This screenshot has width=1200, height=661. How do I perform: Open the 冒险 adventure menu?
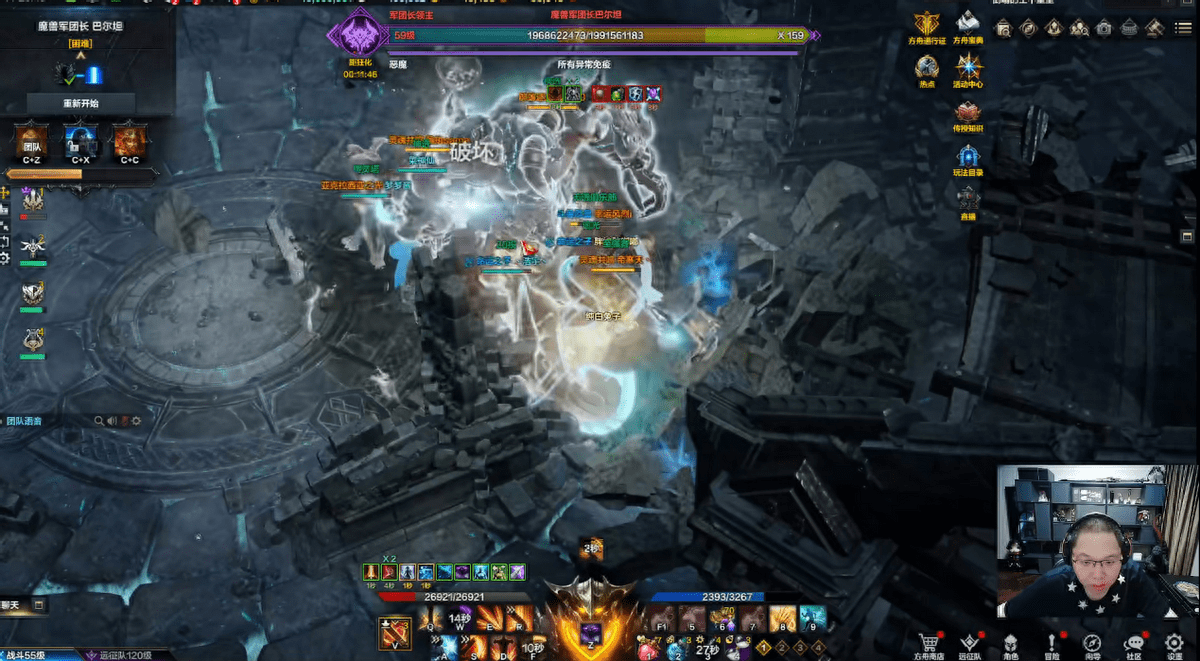coord(1052,644)
